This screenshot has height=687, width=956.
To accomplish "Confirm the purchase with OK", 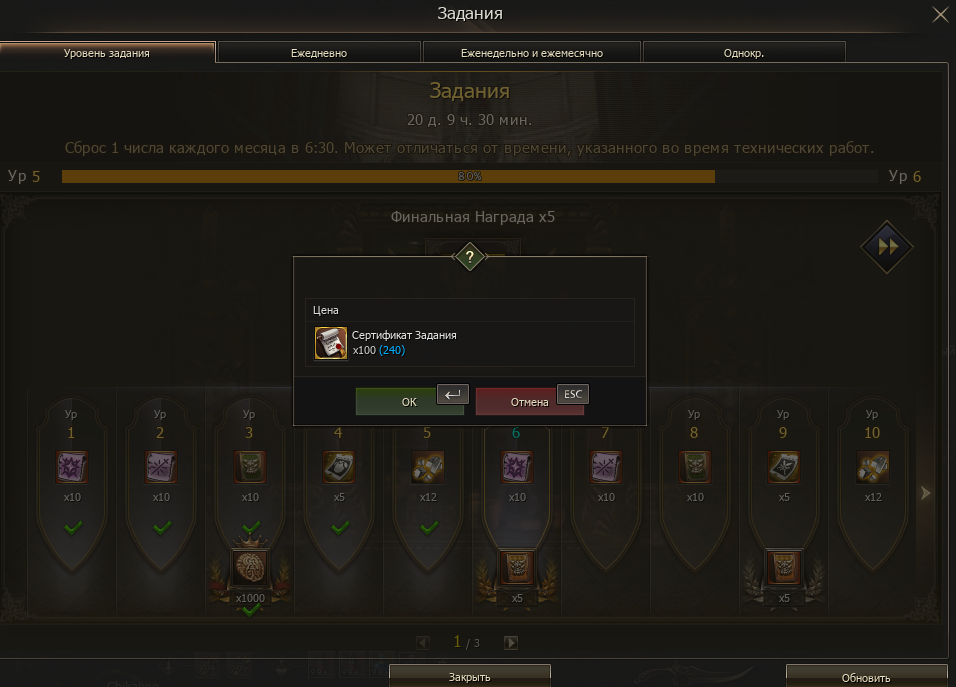I will 409,402.
